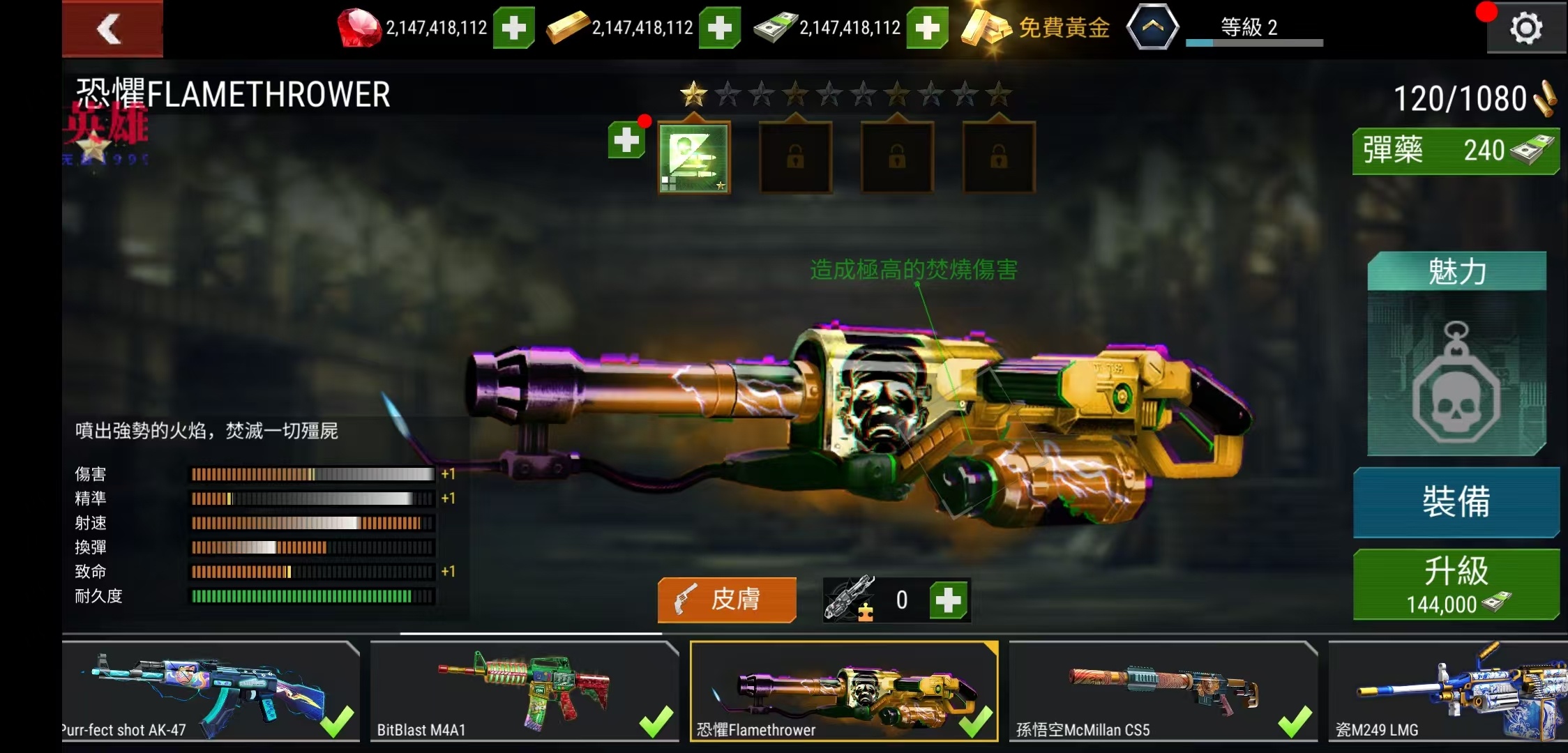
Task: Choose the BitBlast M4A1 weapon
Action: pyautogui.click(x=524, y=690)
